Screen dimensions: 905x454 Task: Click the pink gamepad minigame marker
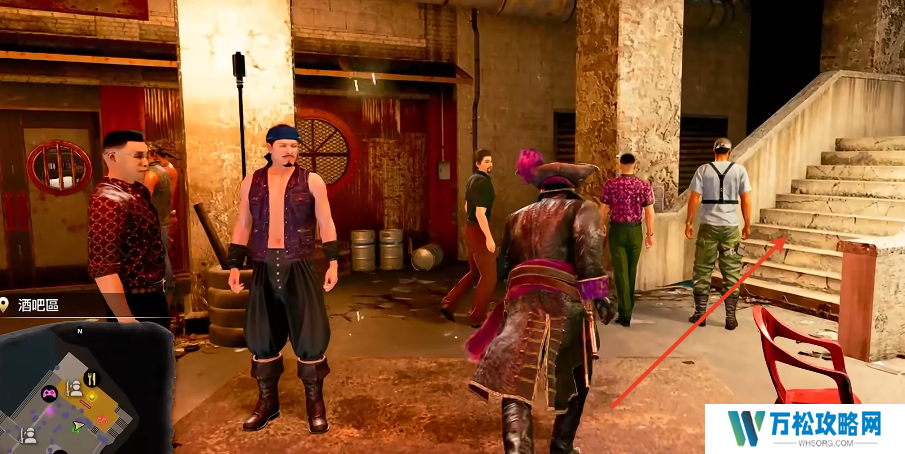[48, 393]
